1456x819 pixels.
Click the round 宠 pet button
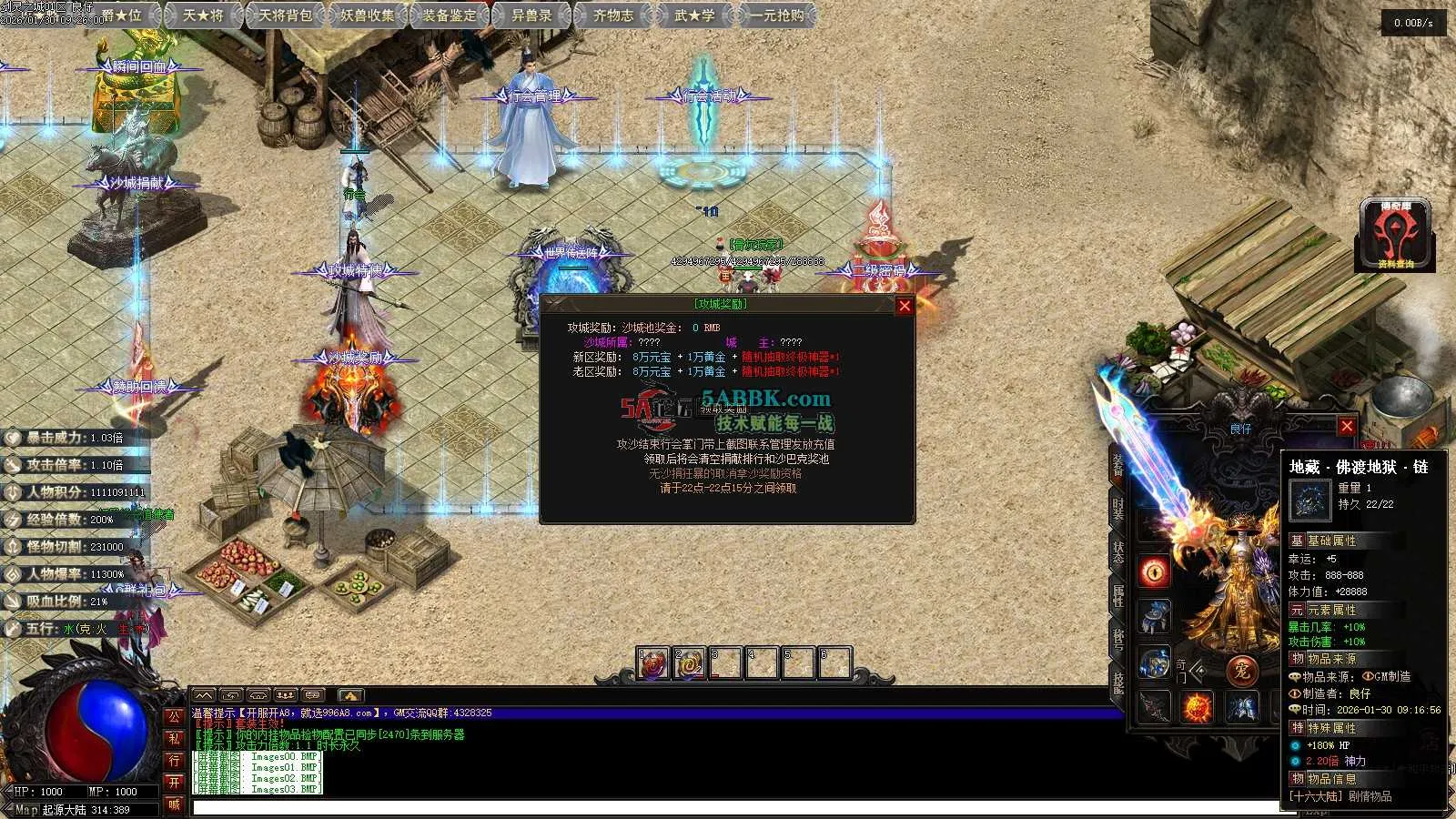(x=1240, y=672)
